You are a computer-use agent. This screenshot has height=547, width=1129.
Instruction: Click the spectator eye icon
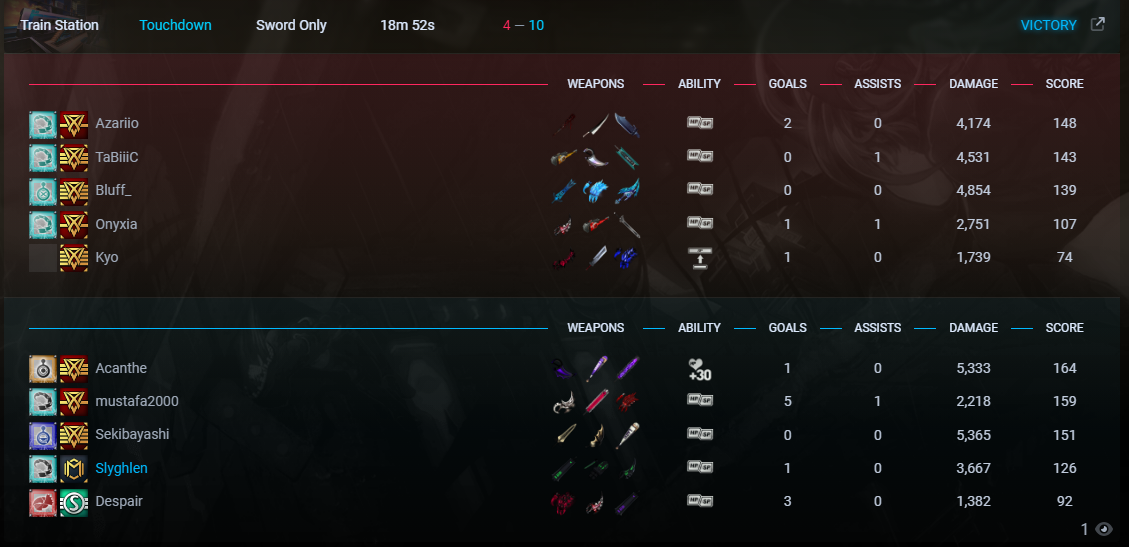(x=1104, y=529)
